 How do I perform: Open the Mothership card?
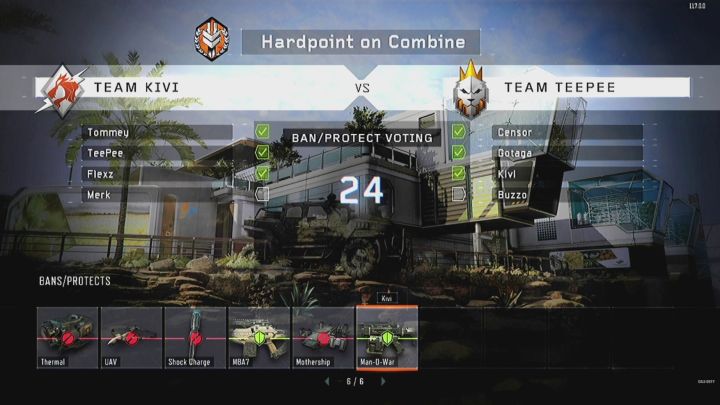coord(323,337)
